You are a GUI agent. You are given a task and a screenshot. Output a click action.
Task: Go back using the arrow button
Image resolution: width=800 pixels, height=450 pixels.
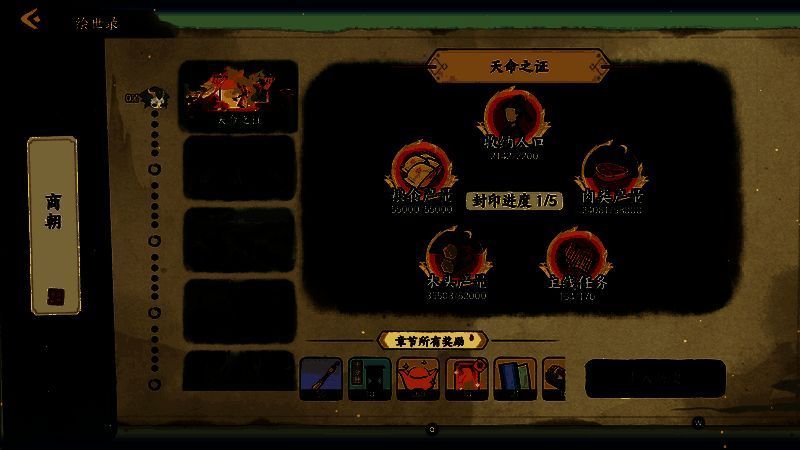[x=31, y=19]
